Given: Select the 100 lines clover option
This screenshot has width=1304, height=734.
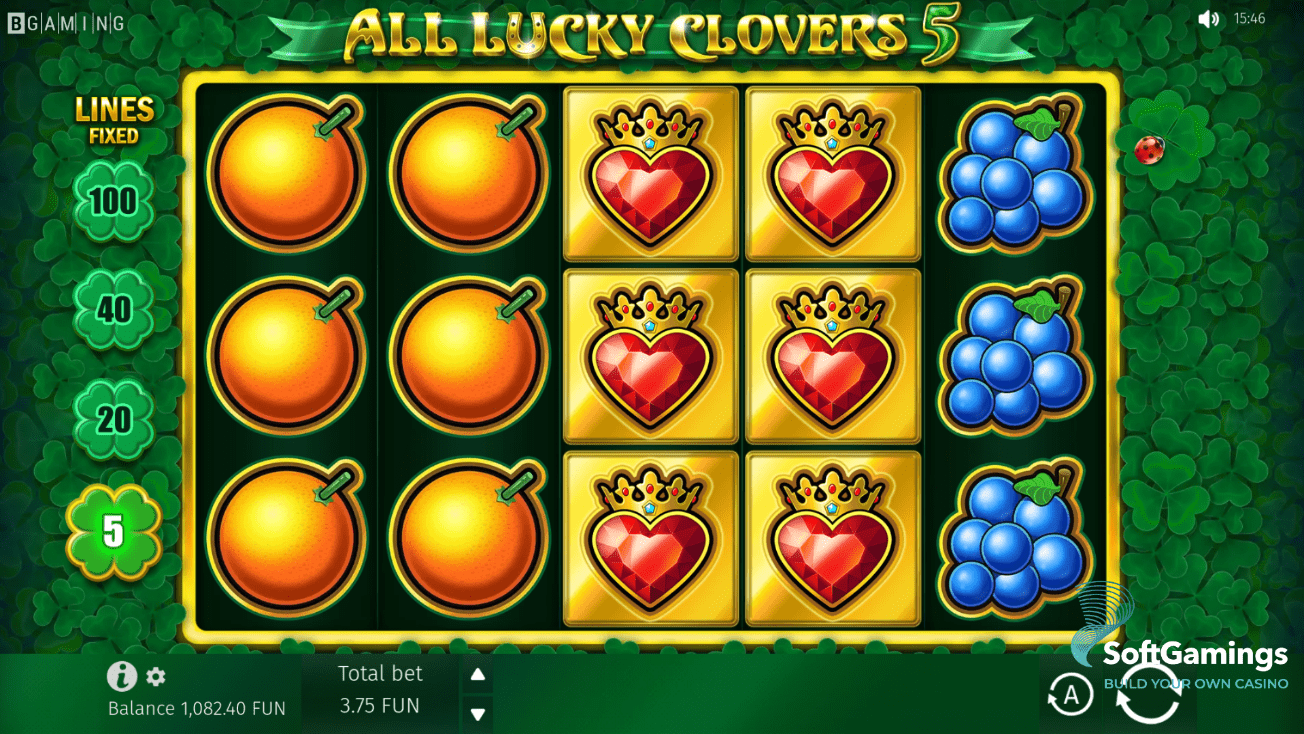Looking at the screenshot, I should click(115, 201).
